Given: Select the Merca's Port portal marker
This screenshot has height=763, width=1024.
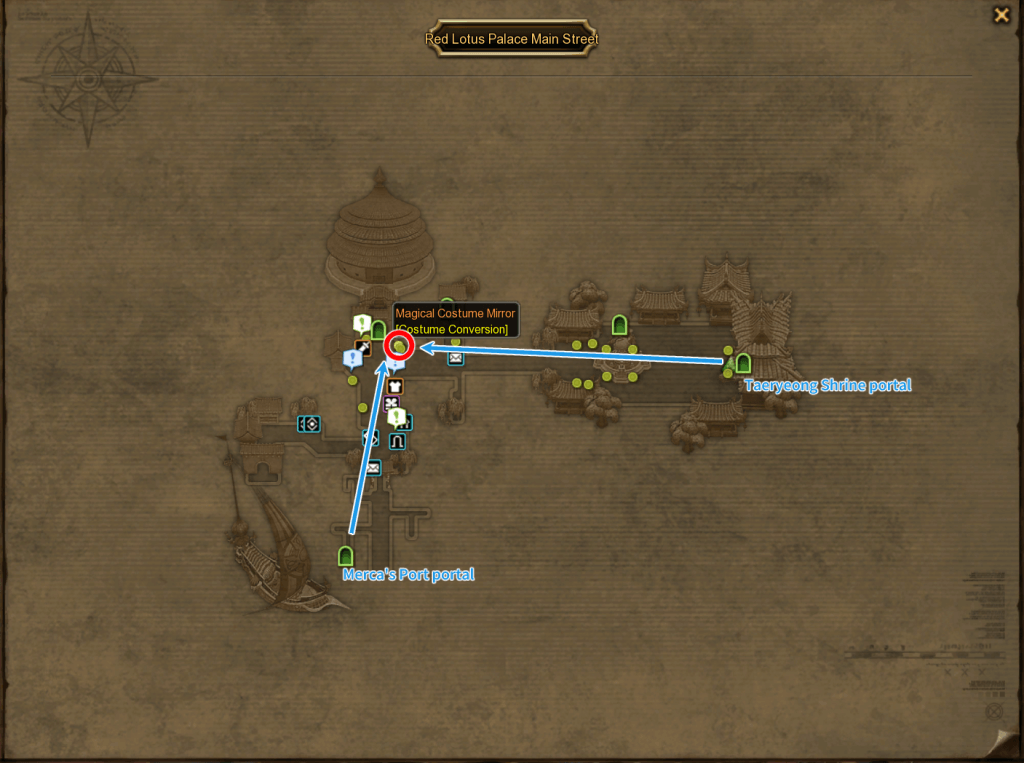Looking at the screenshot, I should pos(346,555).
